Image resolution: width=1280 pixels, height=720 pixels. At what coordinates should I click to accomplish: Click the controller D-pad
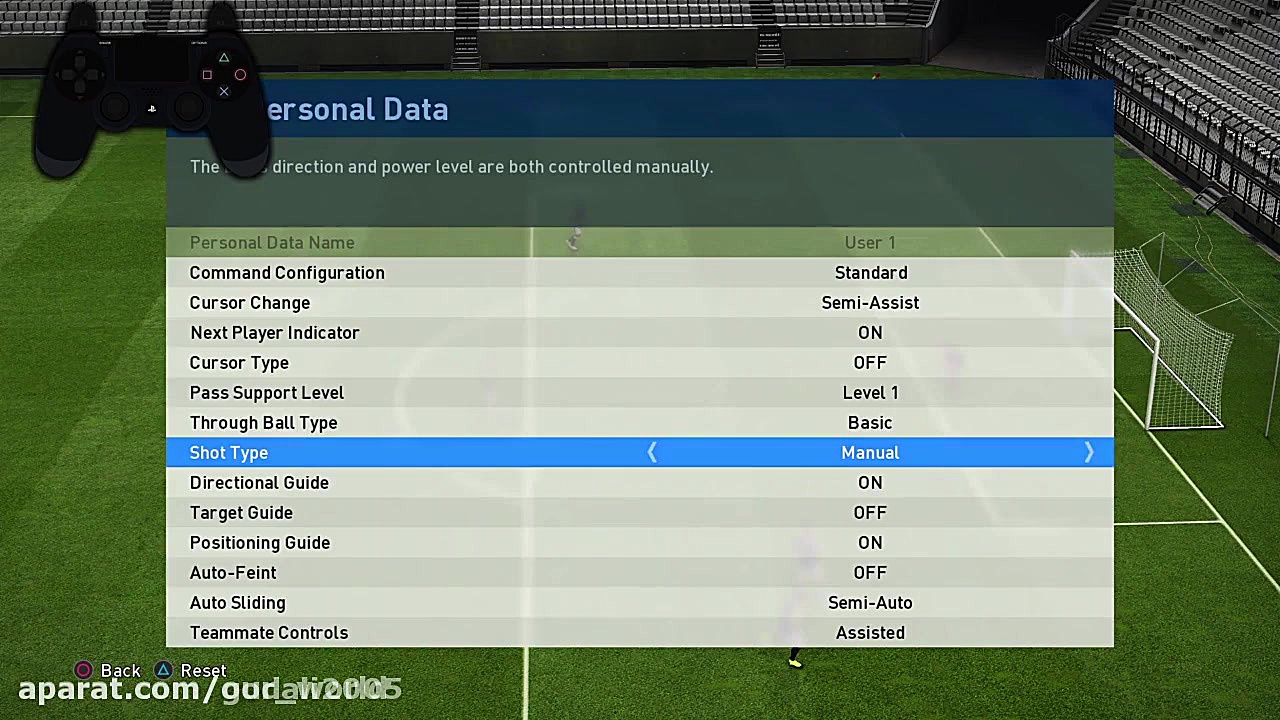tap(78, 74)
